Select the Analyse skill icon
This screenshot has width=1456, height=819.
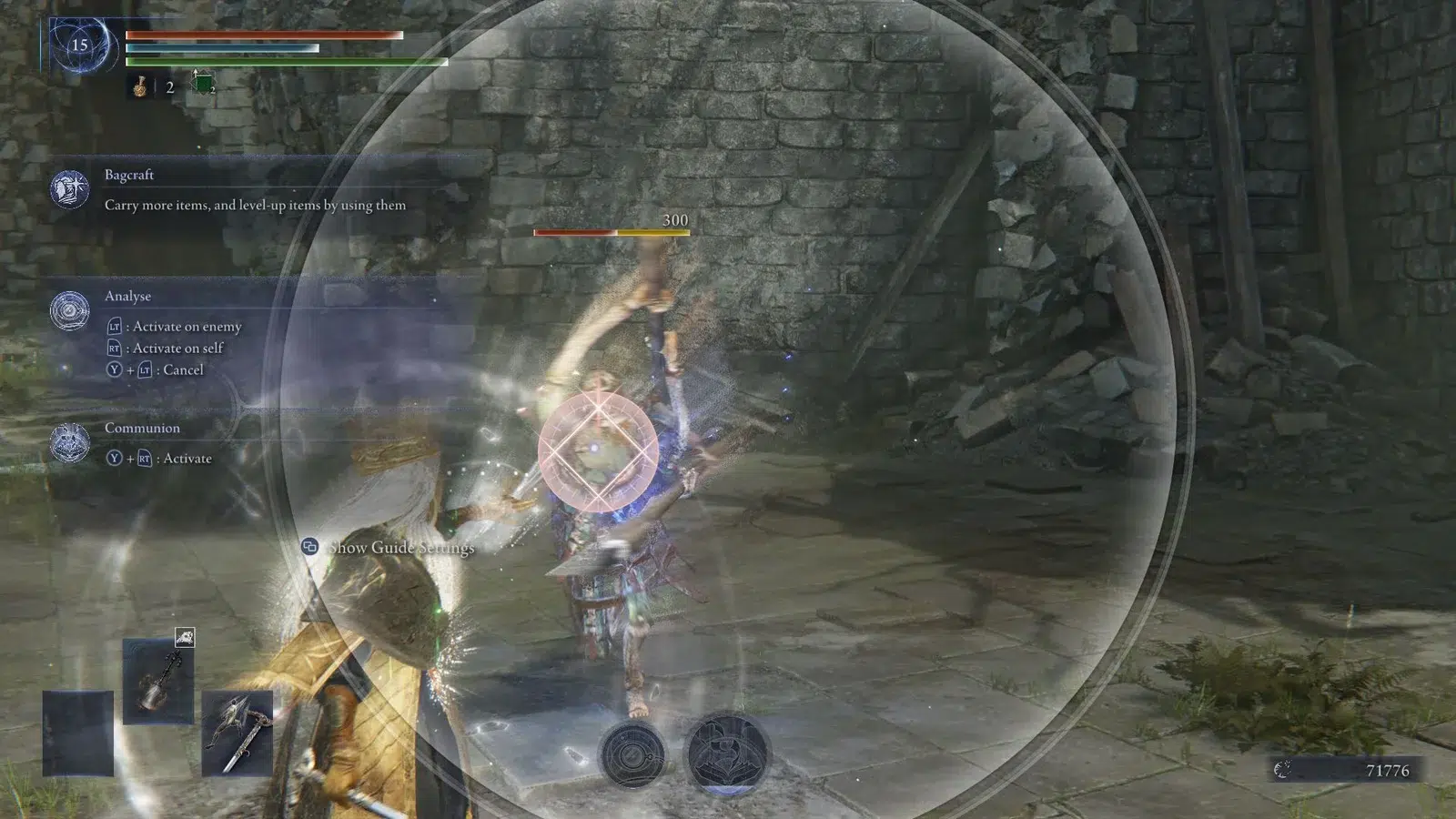[70, 311]
